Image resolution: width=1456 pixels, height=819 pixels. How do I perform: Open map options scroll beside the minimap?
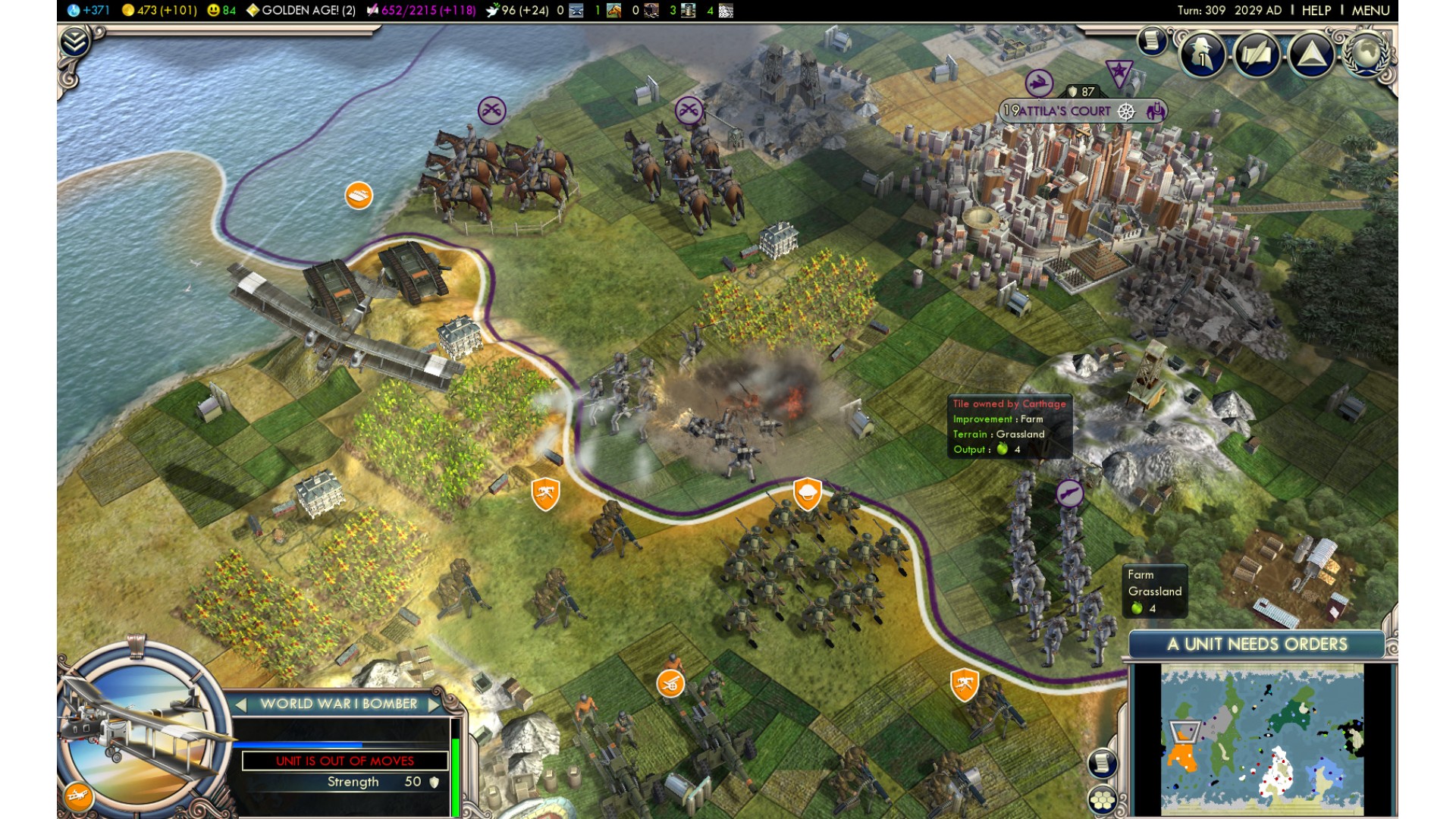(x=1103, y=762)
